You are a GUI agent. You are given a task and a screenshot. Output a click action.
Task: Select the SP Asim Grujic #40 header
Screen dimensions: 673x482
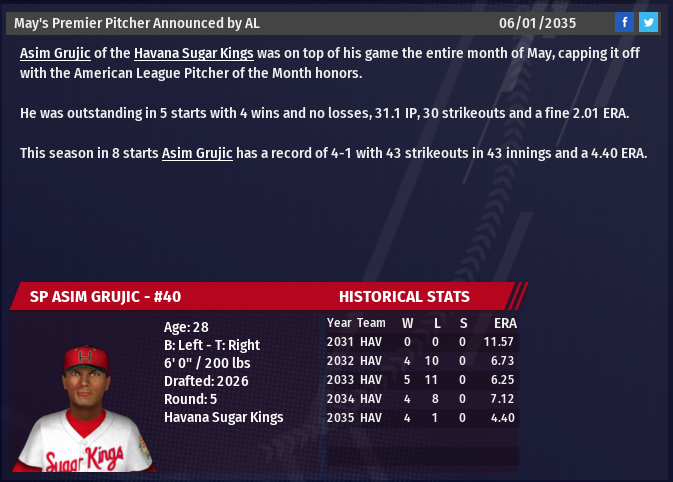pos(105,296)
